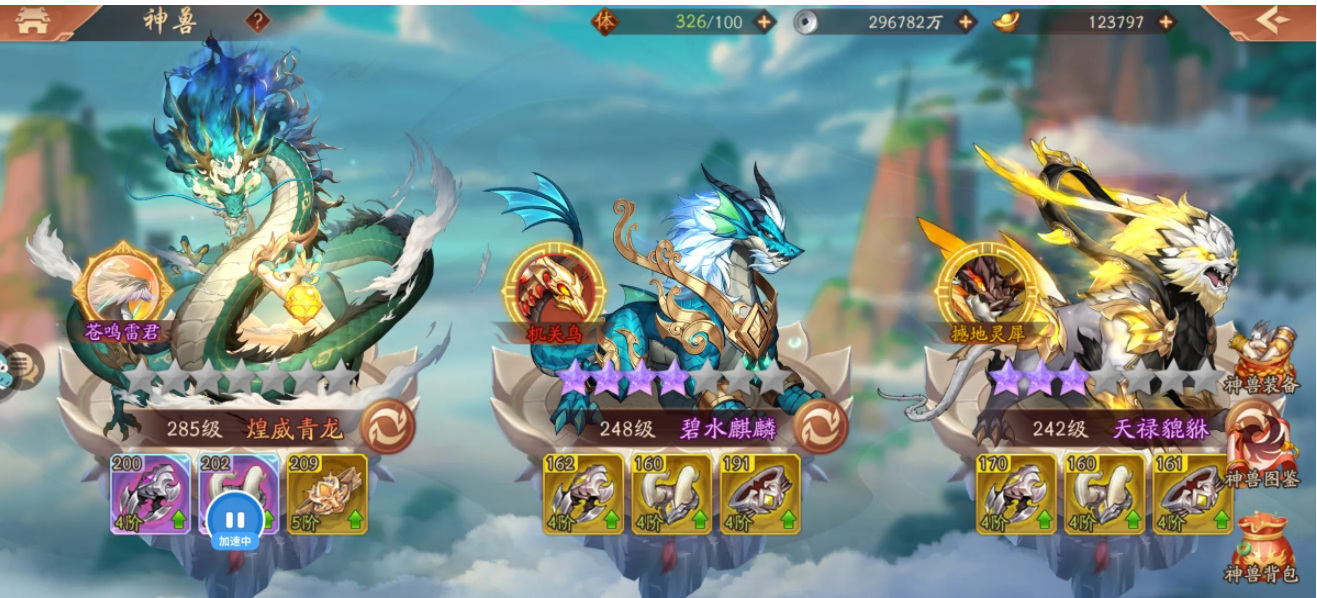Select 煌威青龙's level 200 claw equipment slot
This screenshot has width=1317, height=598.
pos(150,494)
